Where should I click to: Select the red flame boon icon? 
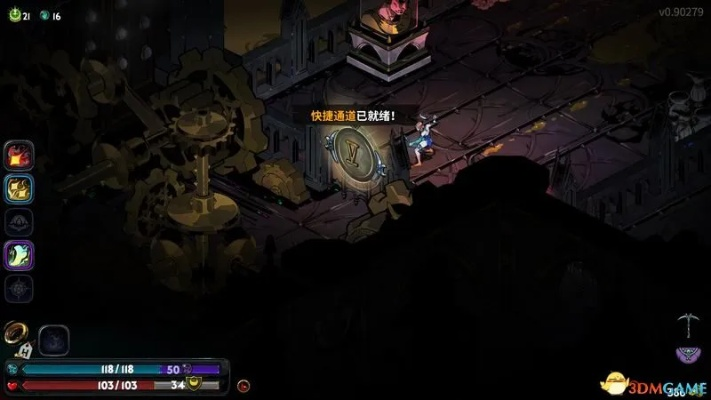(19, 155)
